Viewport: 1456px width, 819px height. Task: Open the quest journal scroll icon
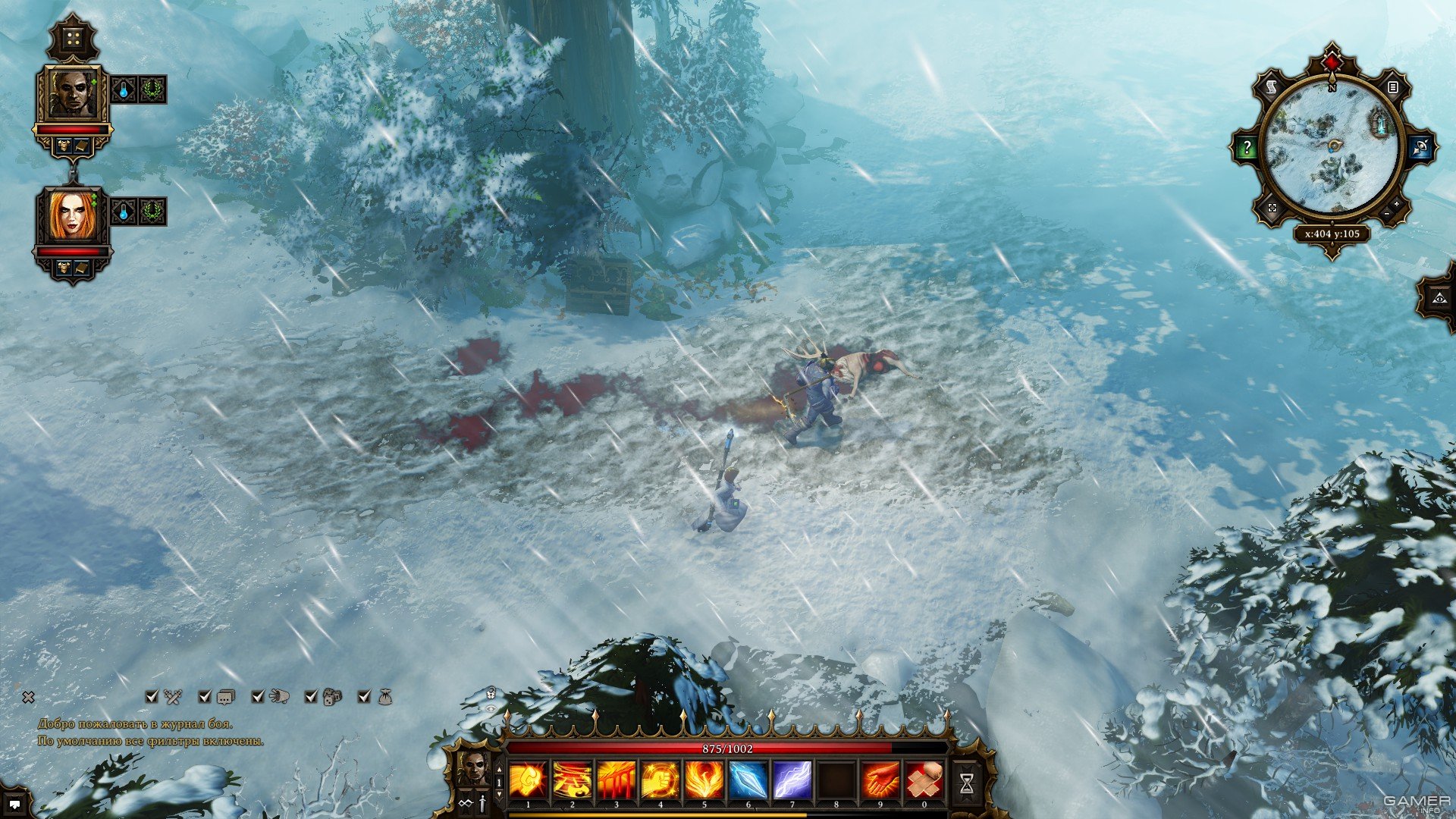coord(1272,88)
